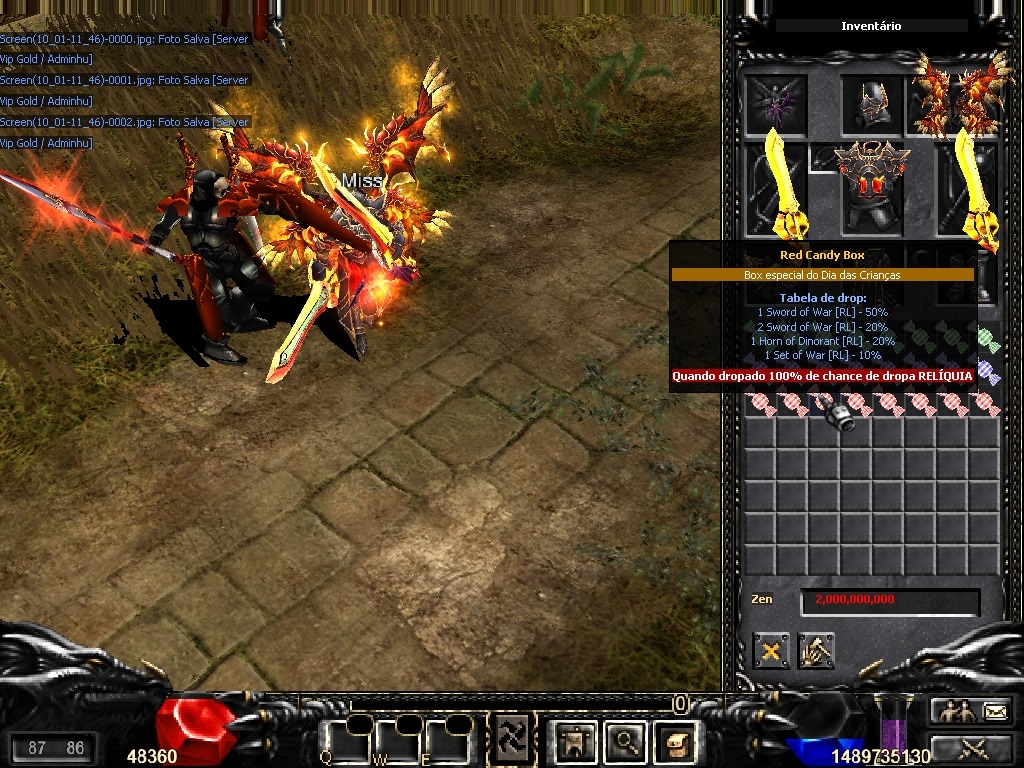
Task: Click the Zen amount field
Action: pyautogui.click(x=890, y=600)
